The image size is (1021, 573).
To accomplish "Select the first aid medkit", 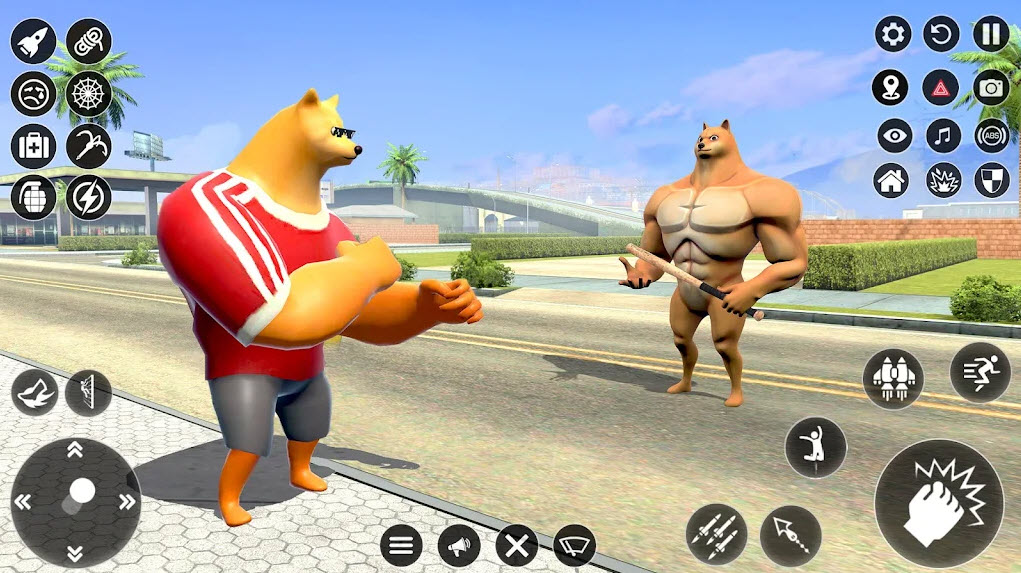I will coord(33,146).
